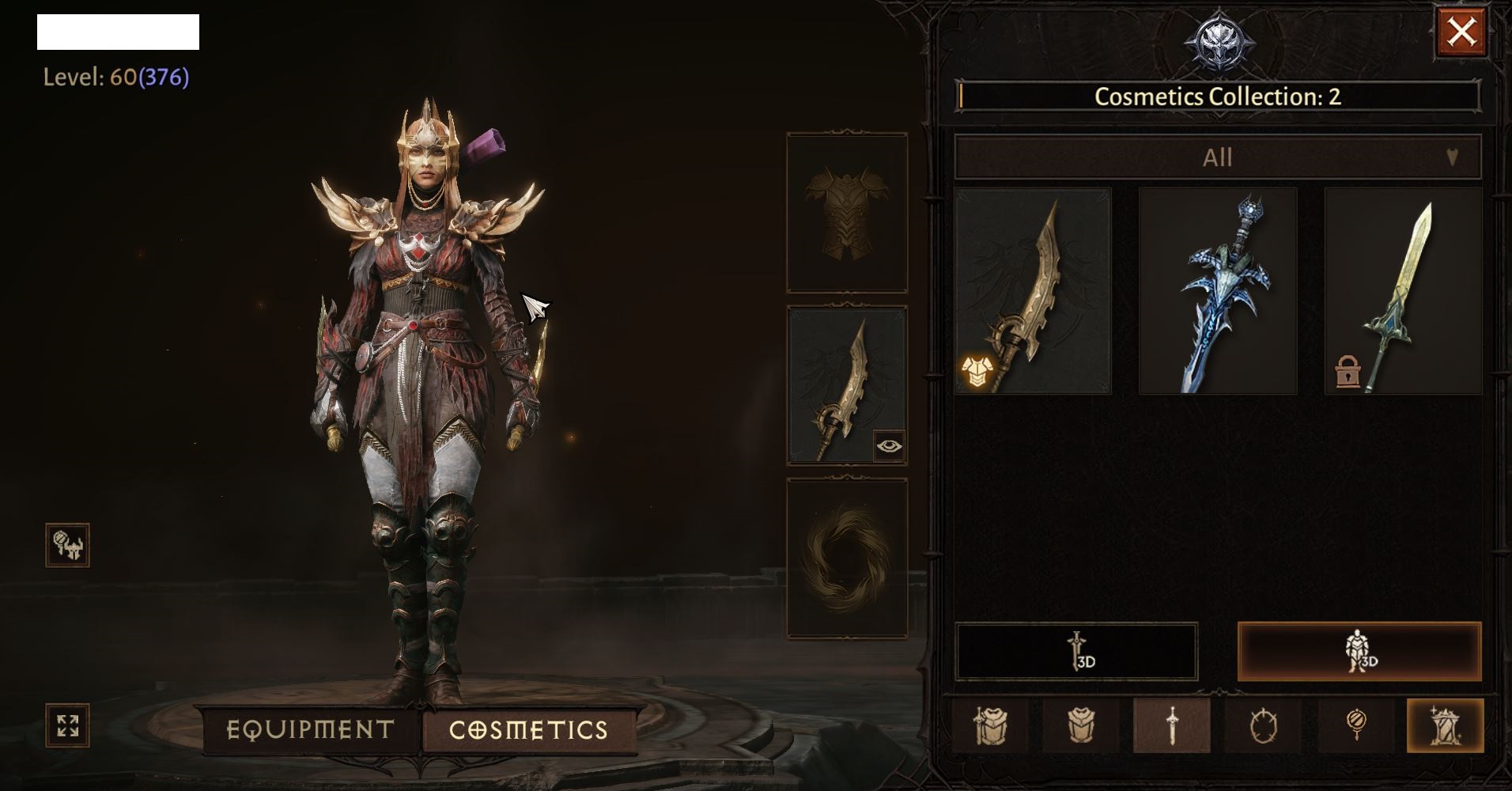Select the curved golden blade cosmetic
Image resolution: width=1512 pixels, height=791 pixels.
tap(1033, 290)
